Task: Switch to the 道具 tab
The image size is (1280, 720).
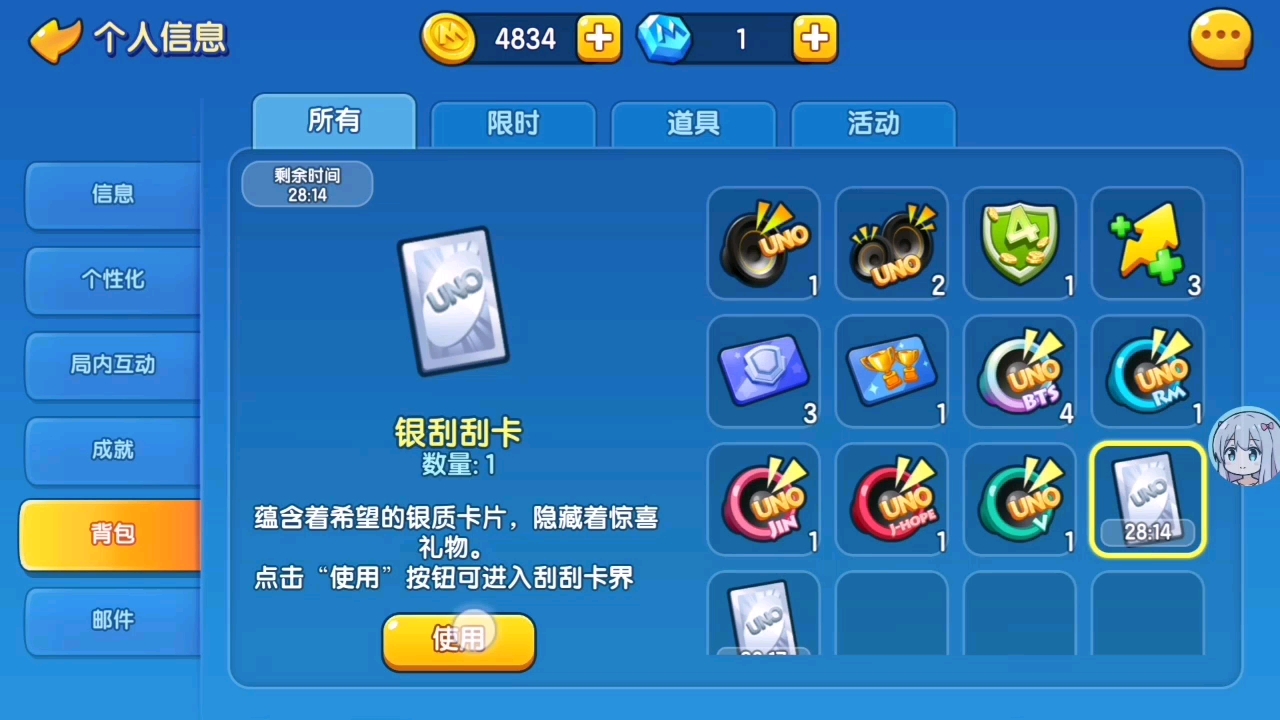Action: 692,122
